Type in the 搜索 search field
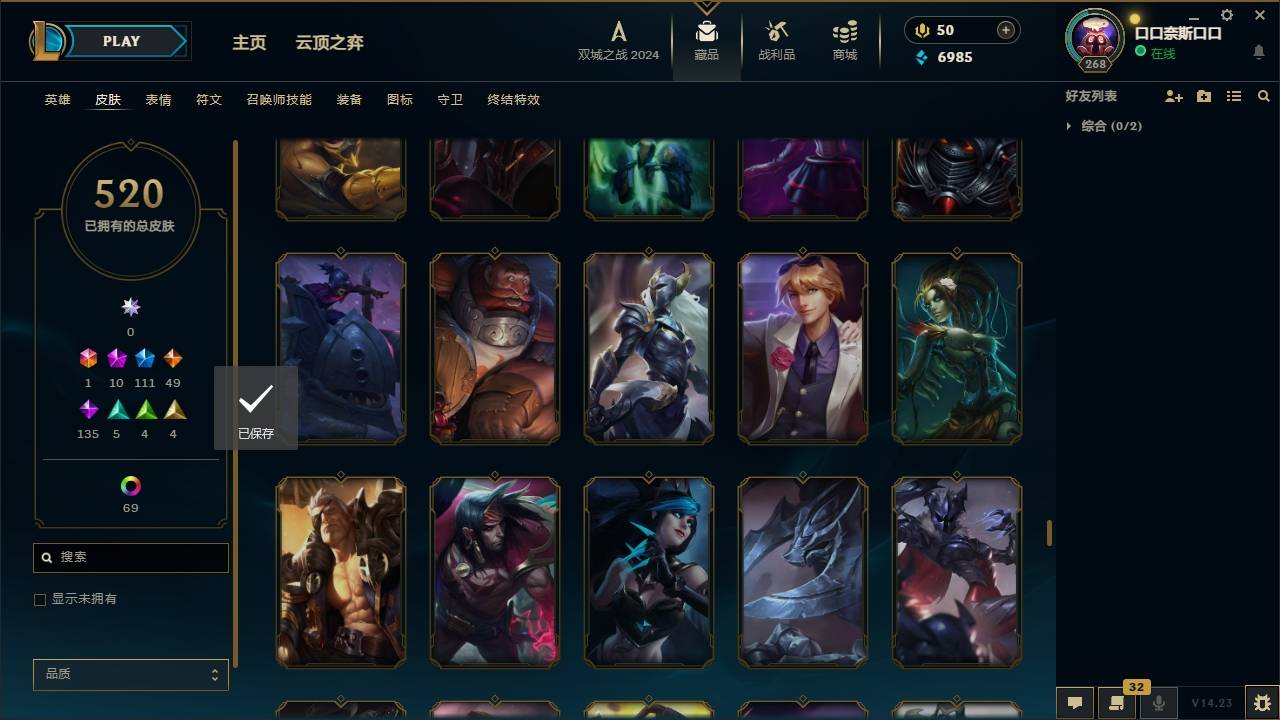Viewport: 1280px width, 720px height. tap(130, 557)
